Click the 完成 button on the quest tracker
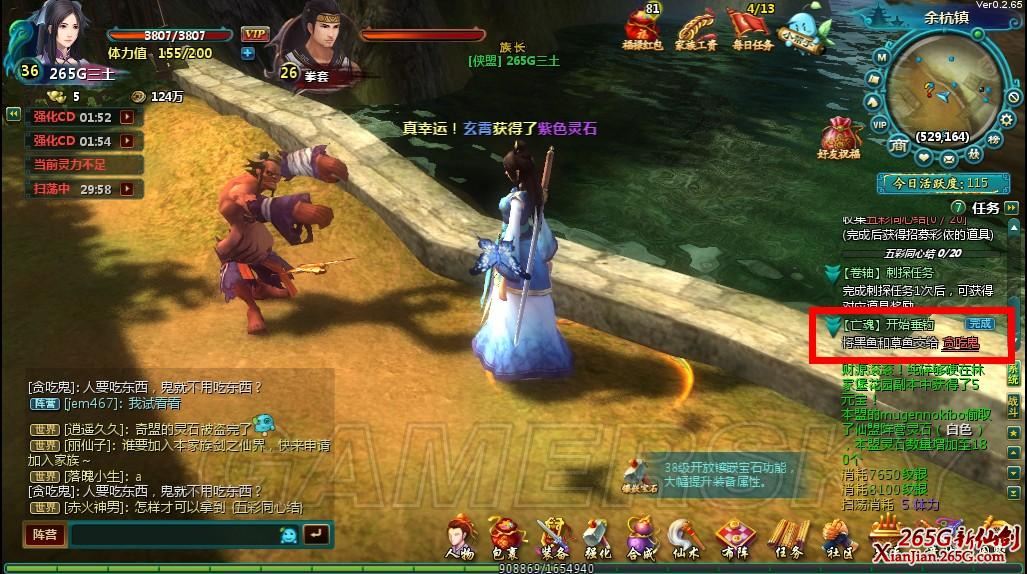This screenshot has width=1027, height=574. (979, 324)
